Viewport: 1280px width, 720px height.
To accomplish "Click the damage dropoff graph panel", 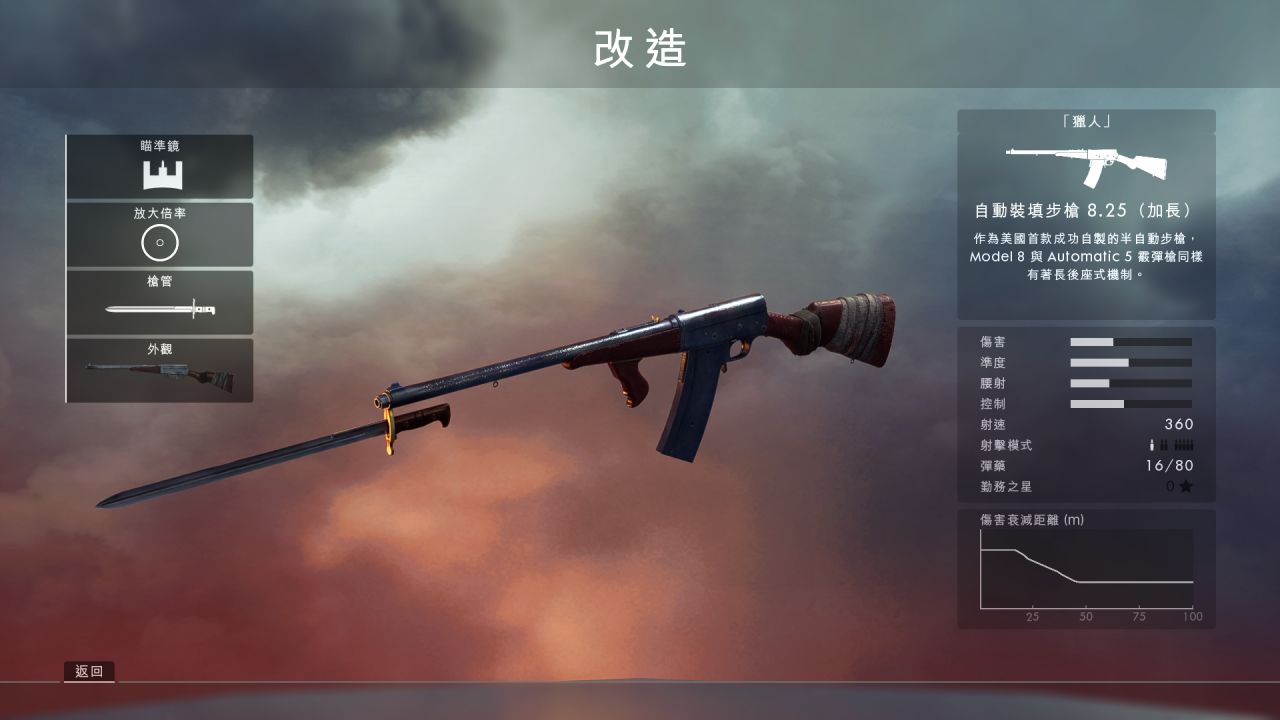I will click(x=1086, y=570).
